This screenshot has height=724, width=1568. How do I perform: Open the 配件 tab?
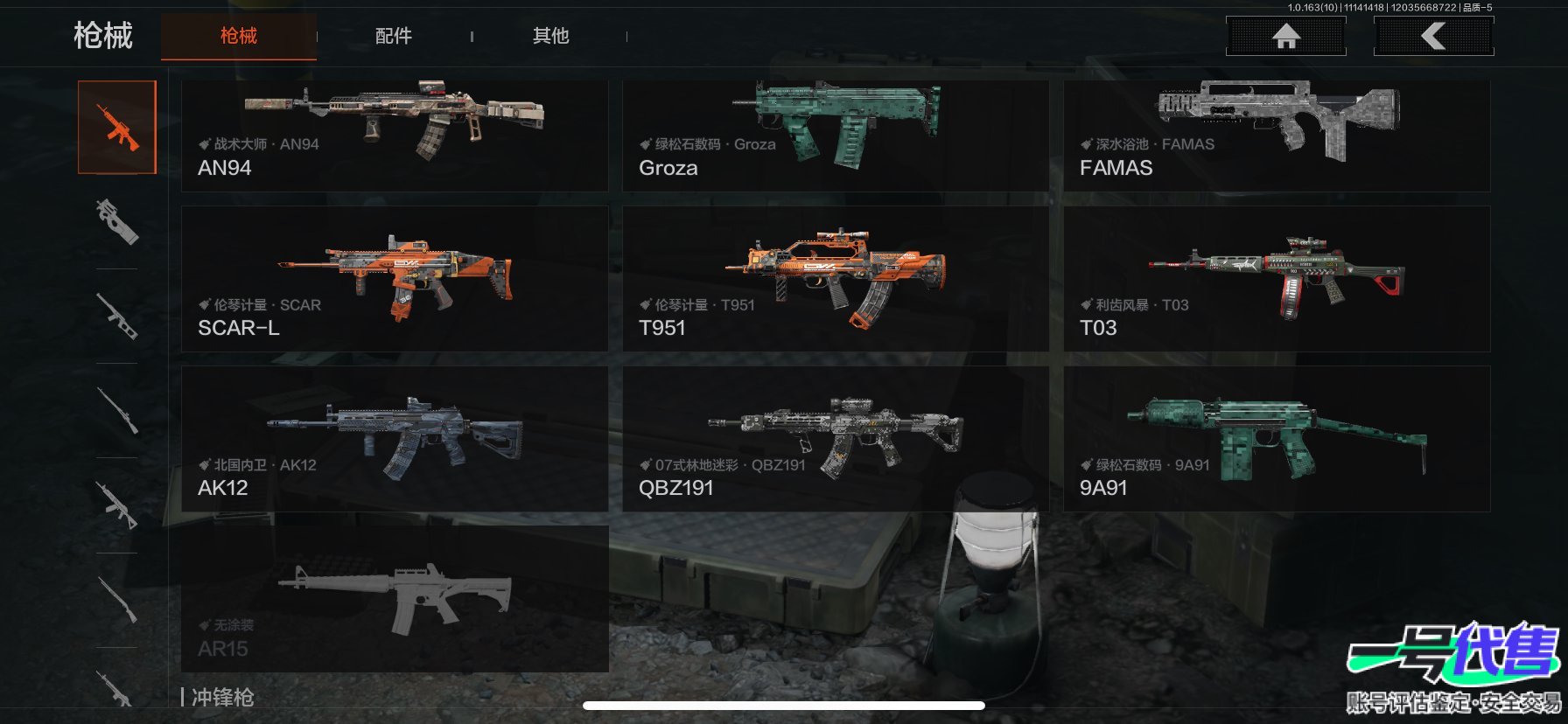(x=393, y=36)
